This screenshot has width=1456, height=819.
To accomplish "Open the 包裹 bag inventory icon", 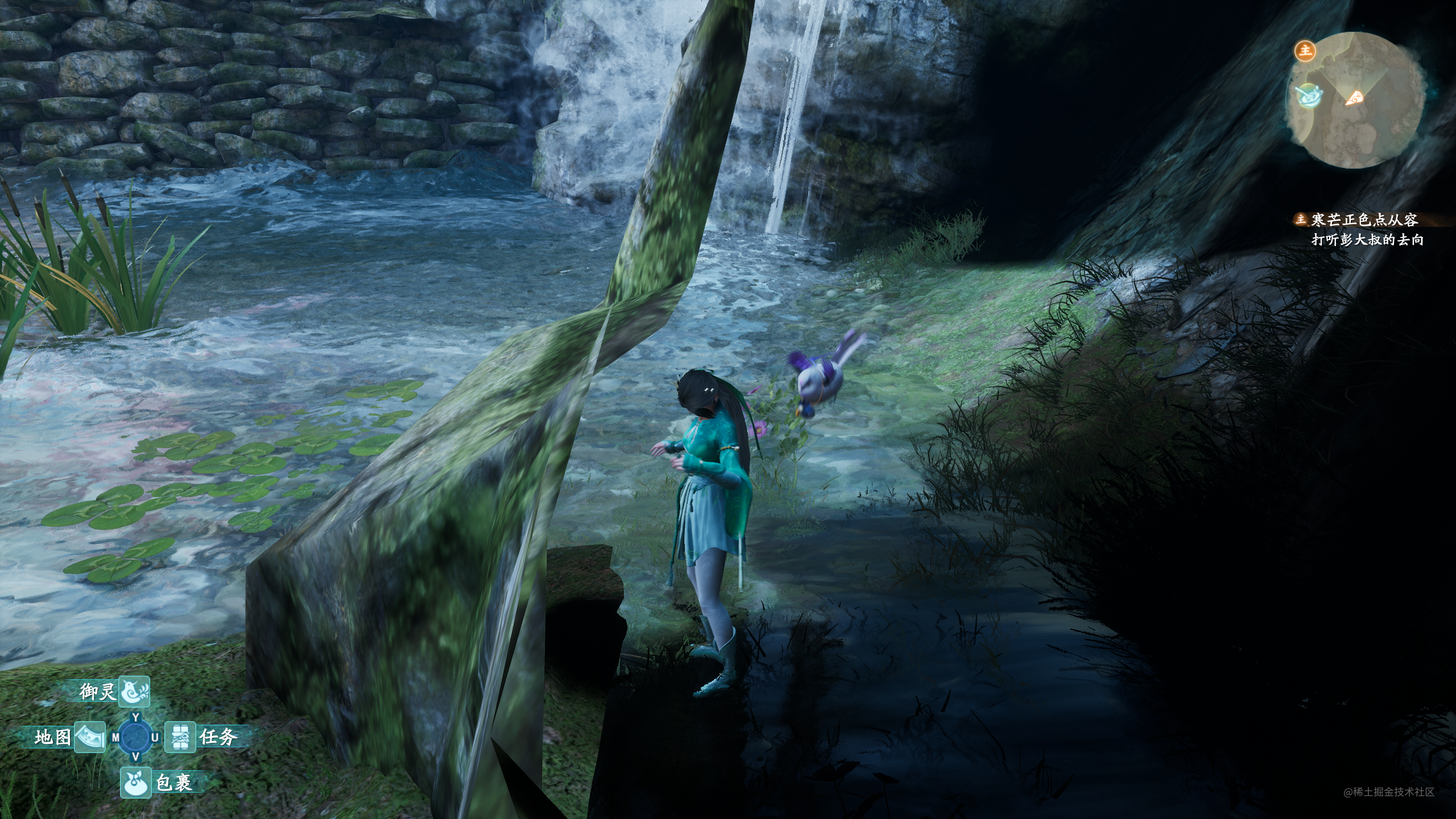I will point(135,783).
